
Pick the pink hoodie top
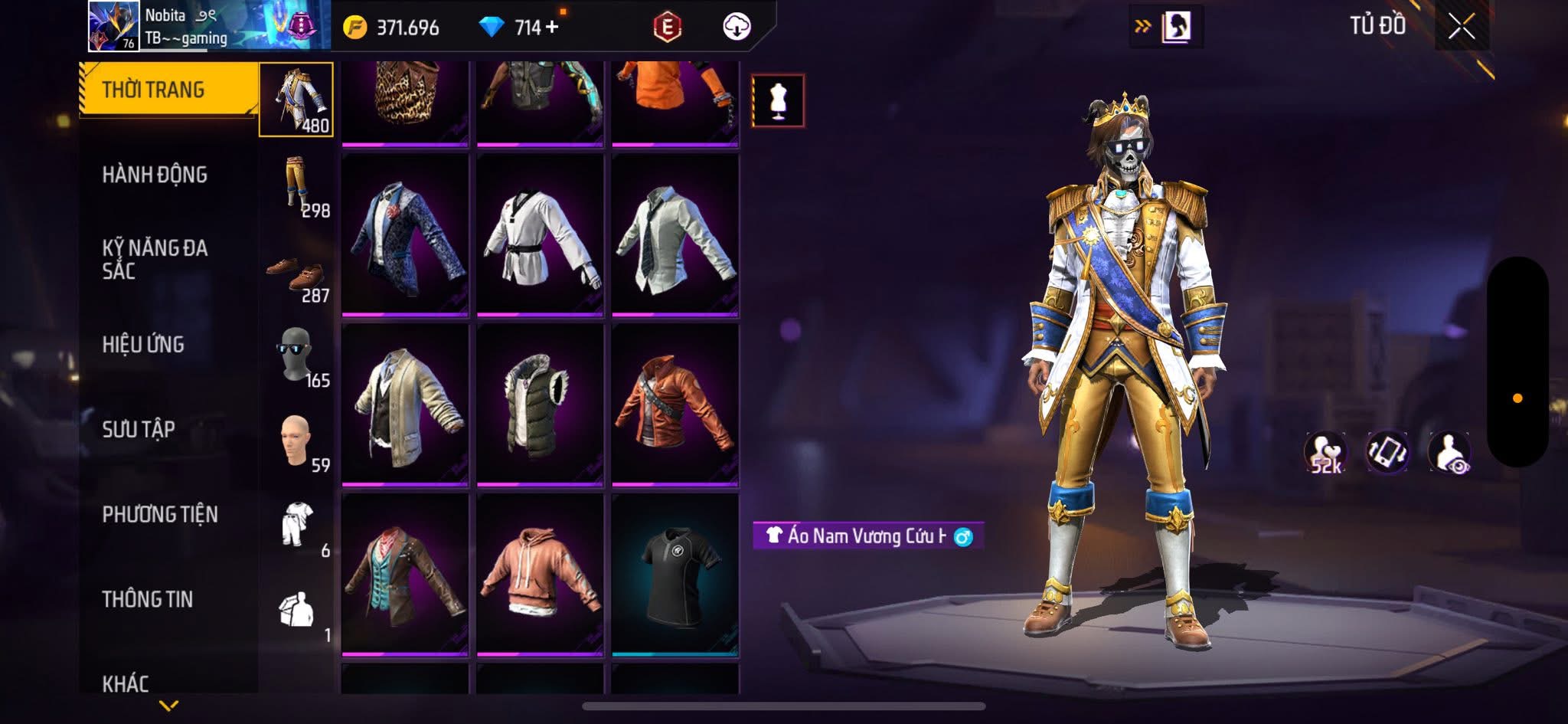click(x=540, y=575)
